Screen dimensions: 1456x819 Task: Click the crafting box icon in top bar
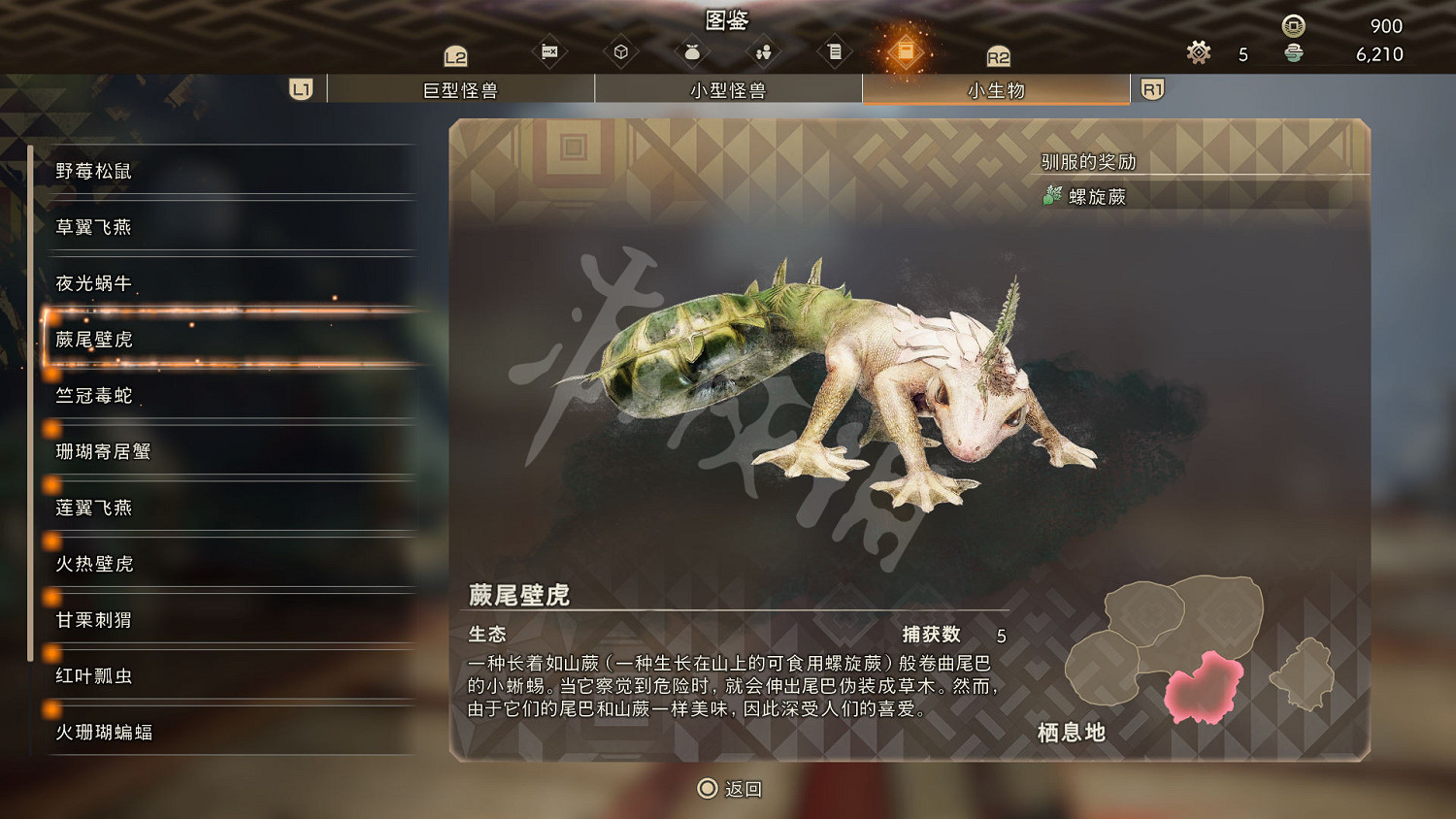[x=621, y=49]
